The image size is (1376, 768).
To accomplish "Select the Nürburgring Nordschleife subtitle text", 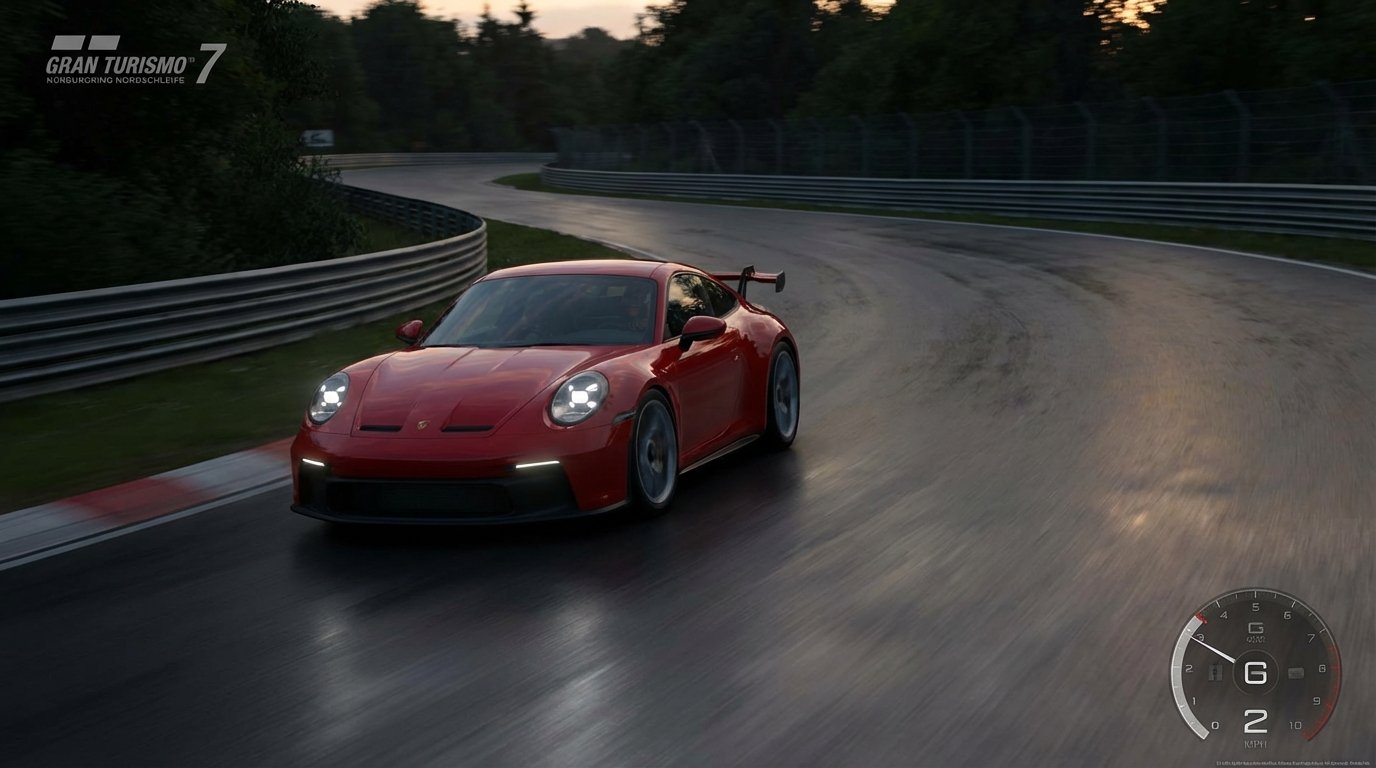I will 114,80.
